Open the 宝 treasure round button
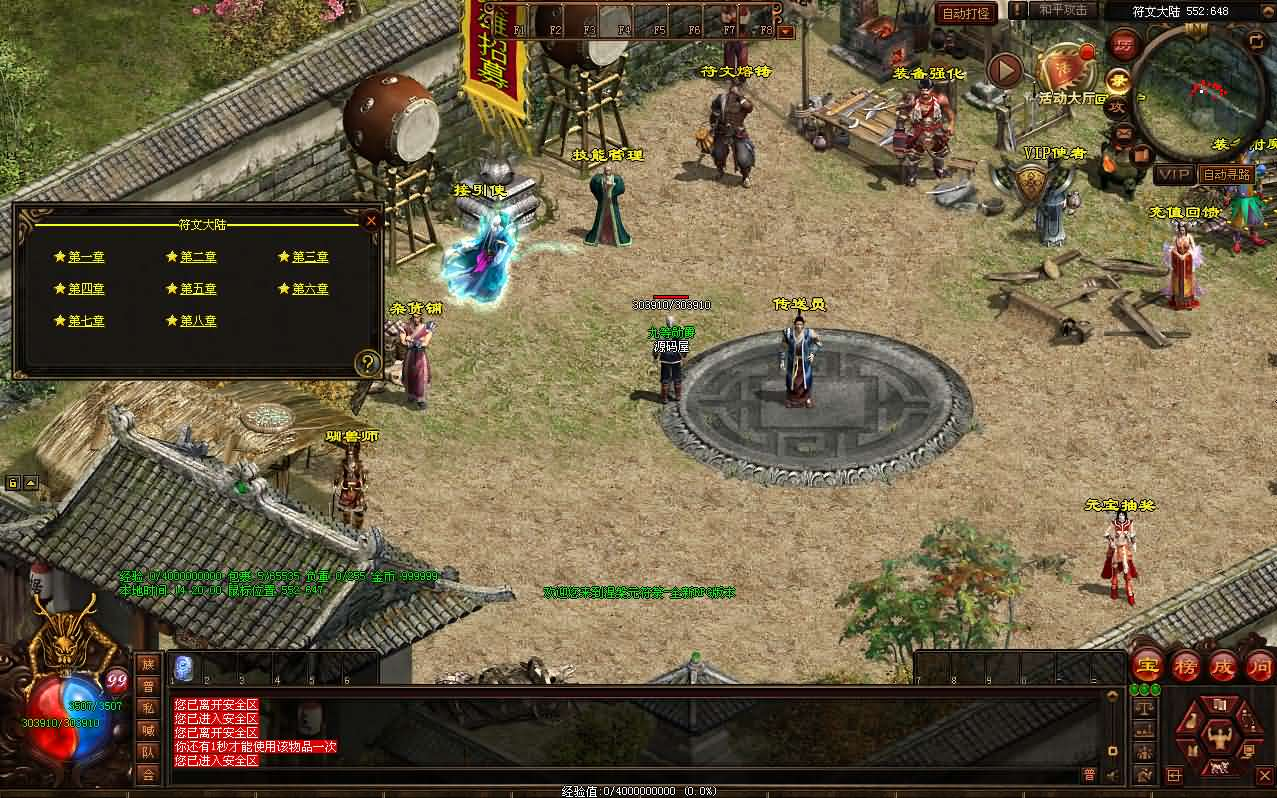The image size is (1277, 798). click(1147, 665)
